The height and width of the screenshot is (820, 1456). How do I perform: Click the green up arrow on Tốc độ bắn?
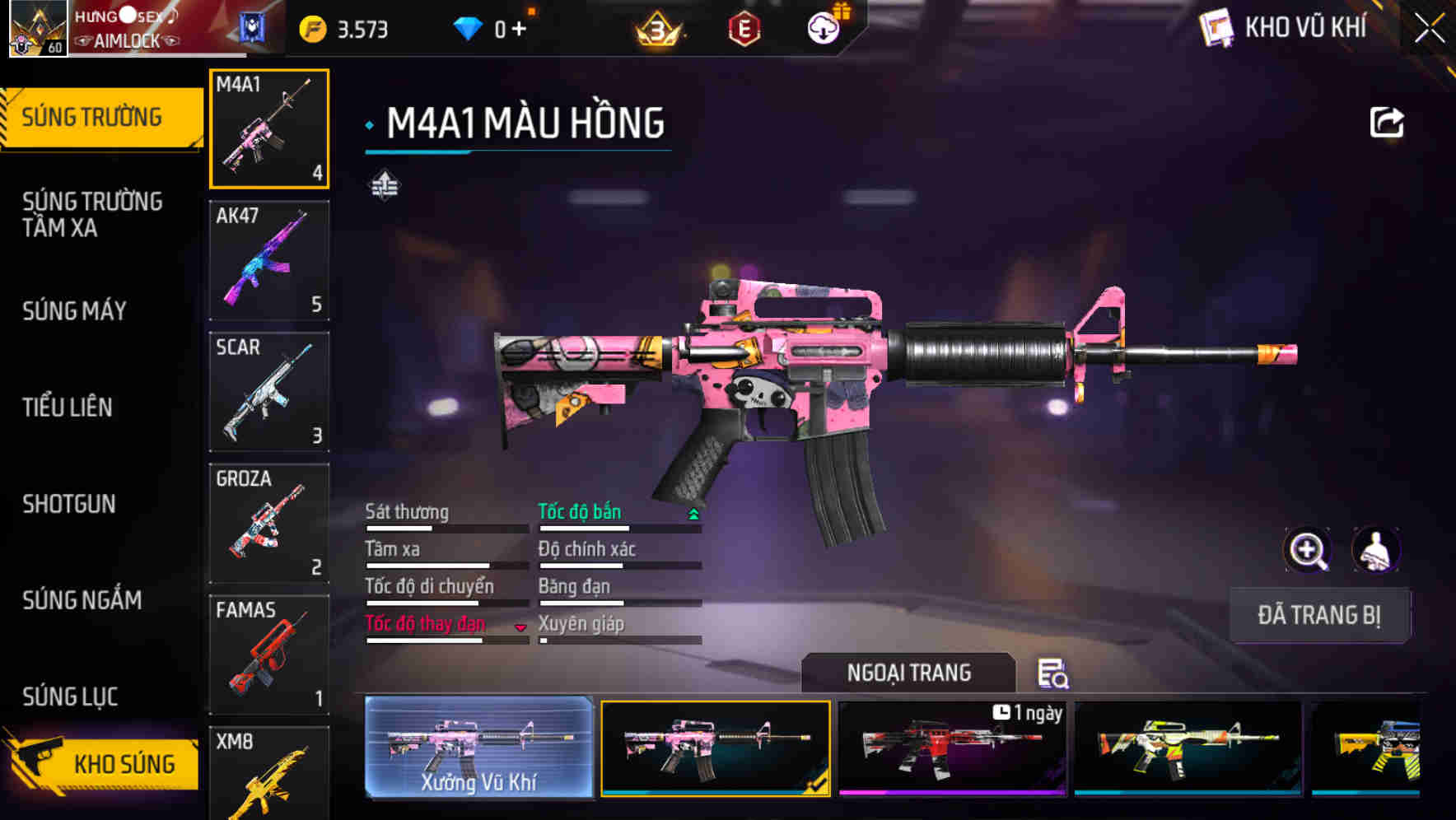pos(693,512)
